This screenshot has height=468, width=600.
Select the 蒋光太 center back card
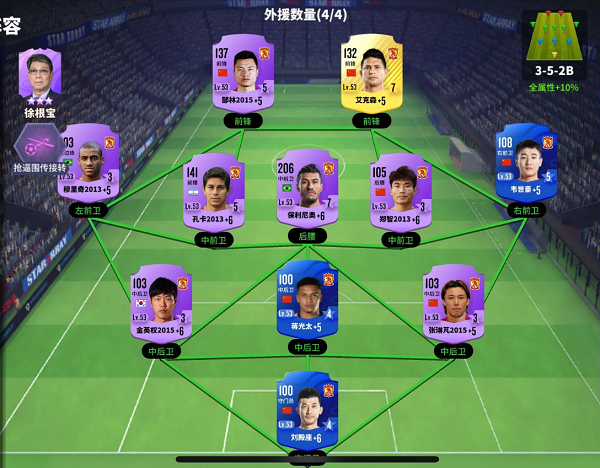[306, 298]
